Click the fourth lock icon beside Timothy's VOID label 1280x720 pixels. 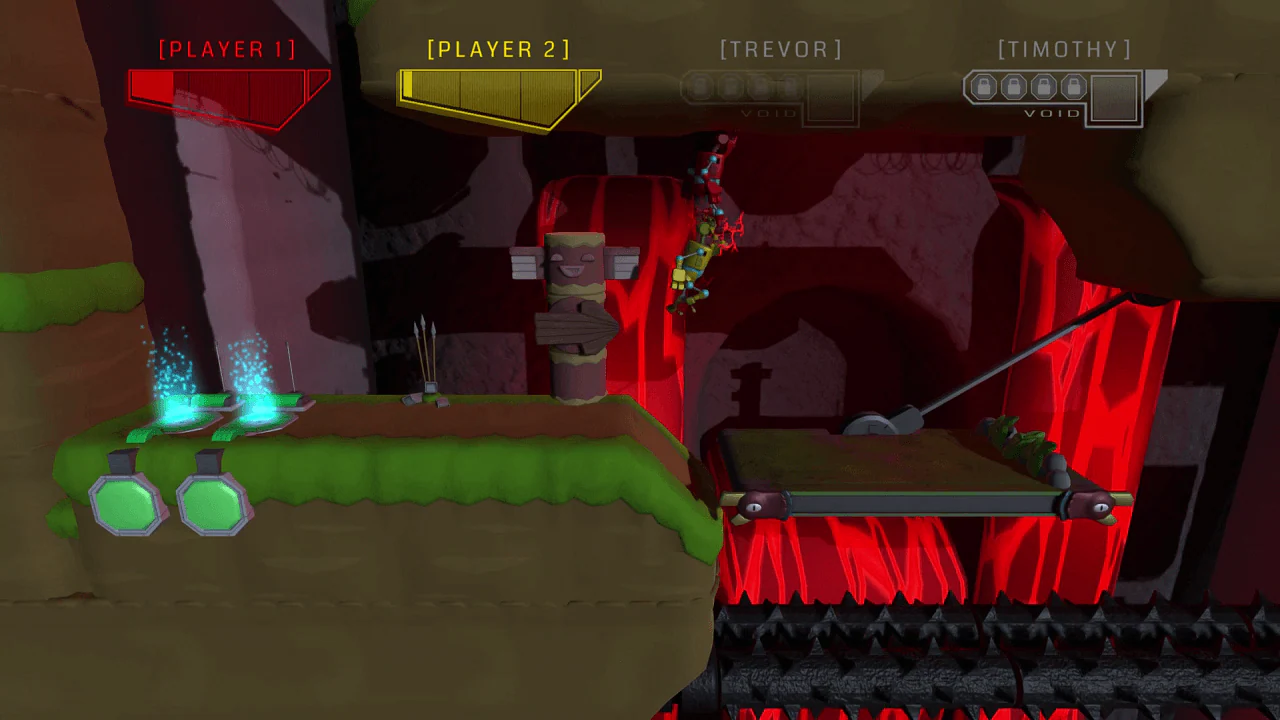coord(1072,86)
